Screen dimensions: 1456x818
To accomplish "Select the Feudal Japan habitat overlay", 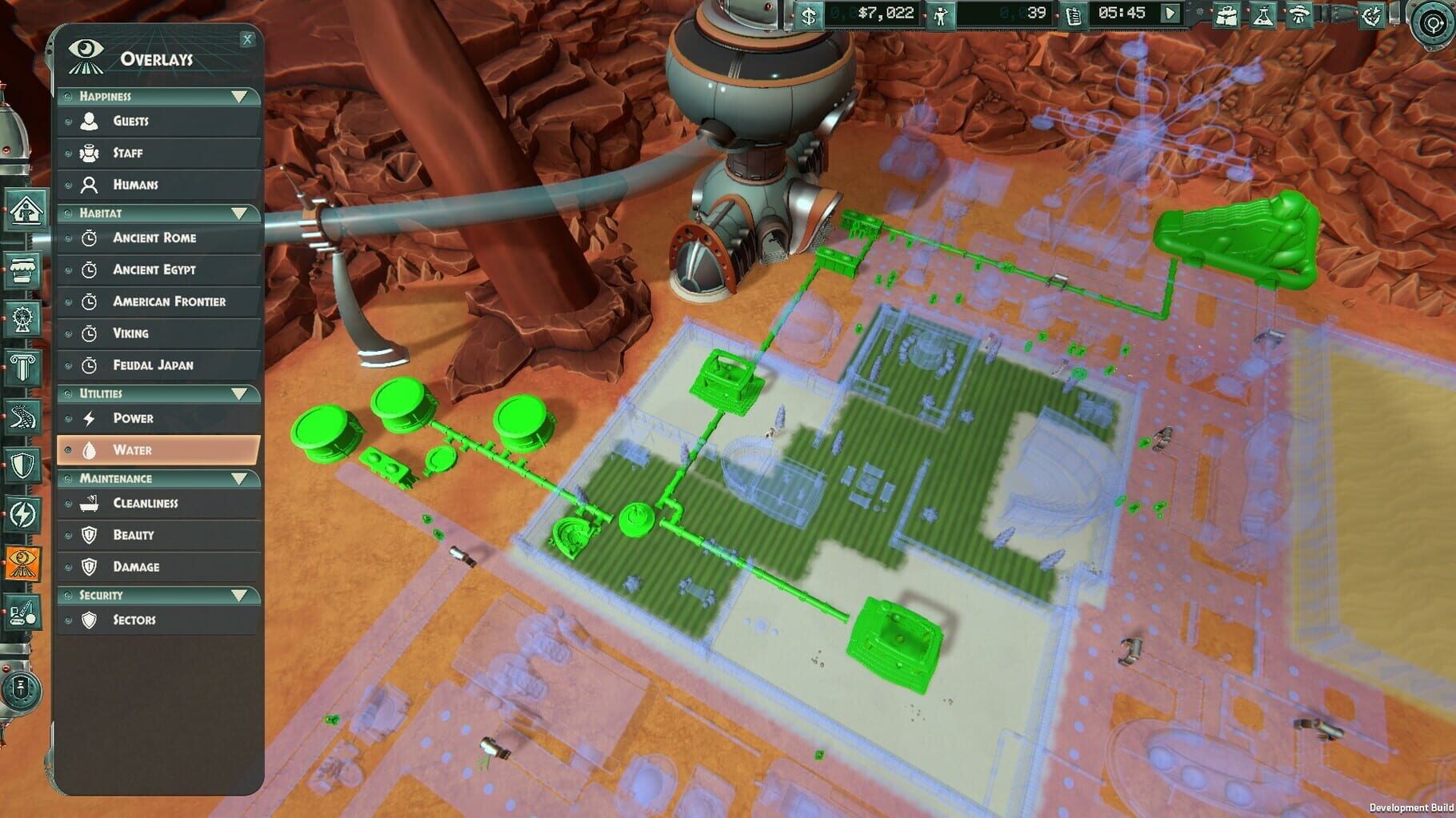I will click(x=158, y=365).
